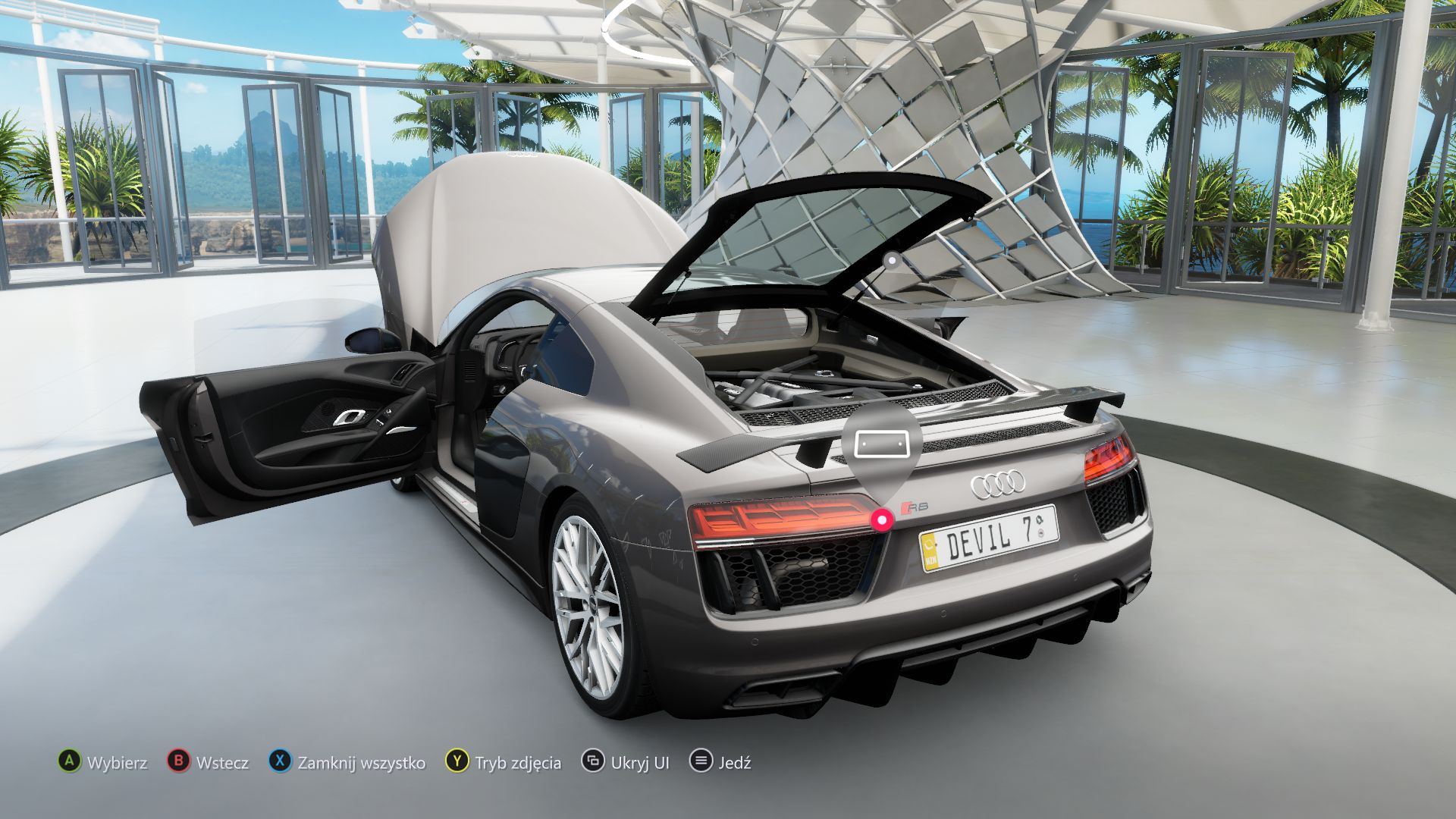Enter photo mode via Tryb zdjęcia
This screenshot has height=819, width=1456.
click(x=517, y=763)
